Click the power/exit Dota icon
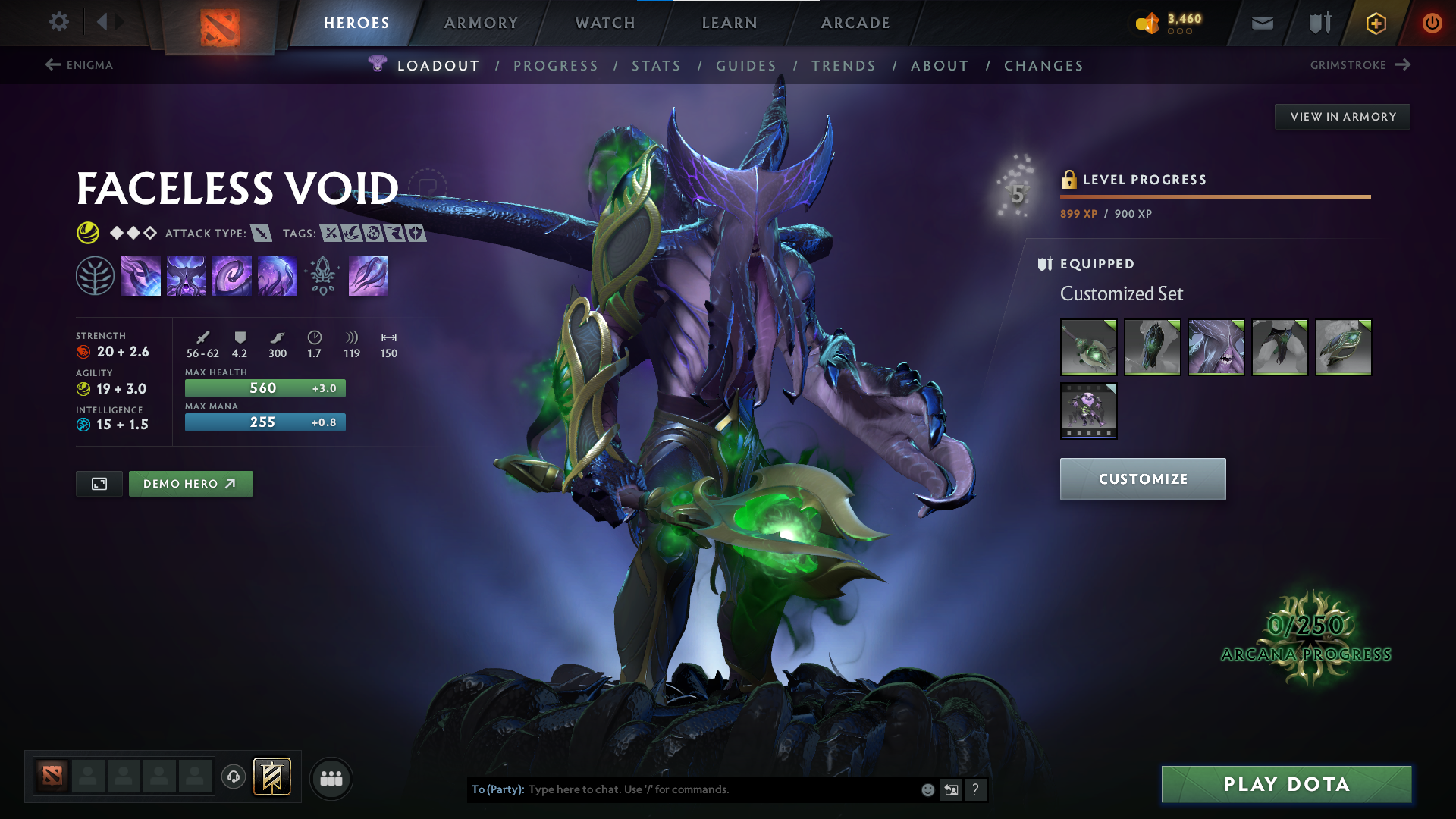Image resolution: width=1456 pixels, height=819 pixels. [x=1432, y=23]
